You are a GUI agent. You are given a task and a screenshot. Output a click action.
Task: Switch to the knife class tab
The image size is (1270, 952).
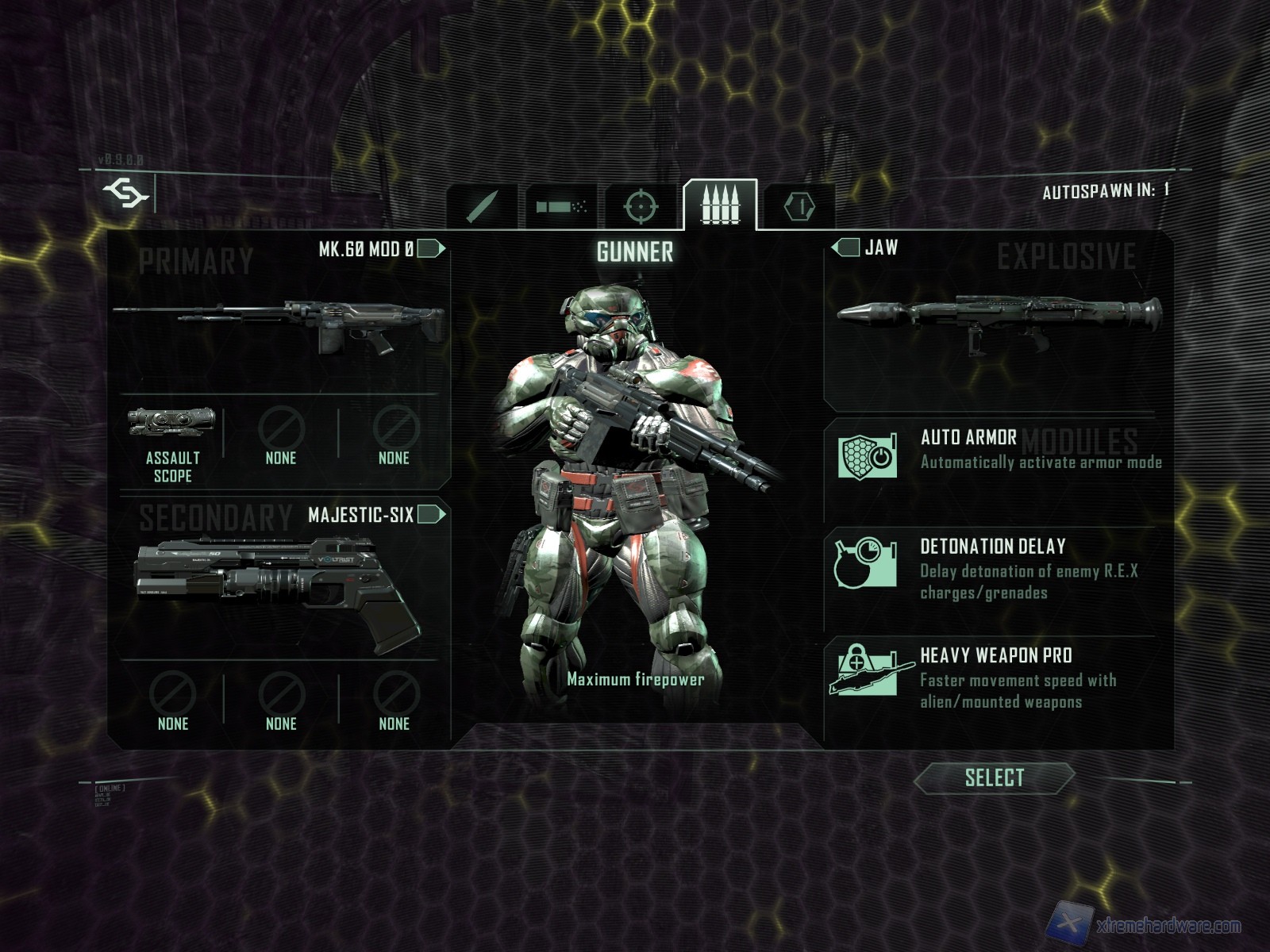483,206
